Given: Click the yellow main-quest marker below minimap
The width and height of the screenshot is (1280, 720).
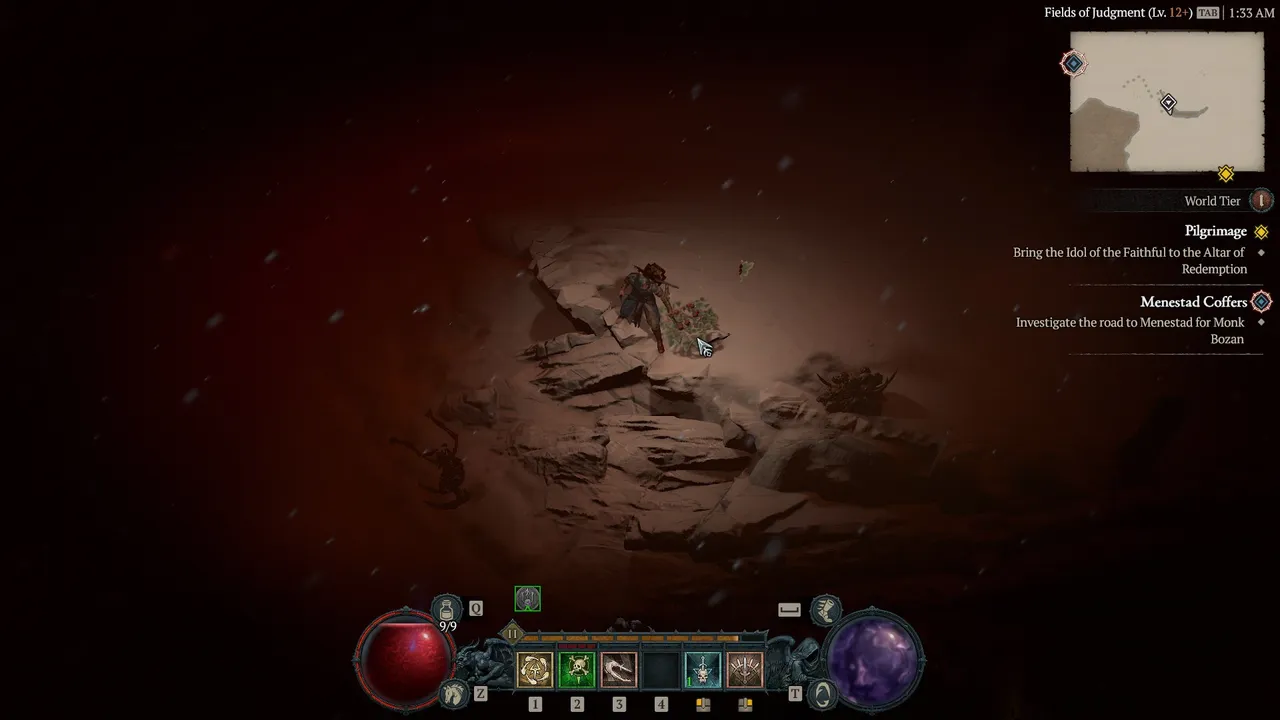Looking at the screenshot, I should (1226, 174).
